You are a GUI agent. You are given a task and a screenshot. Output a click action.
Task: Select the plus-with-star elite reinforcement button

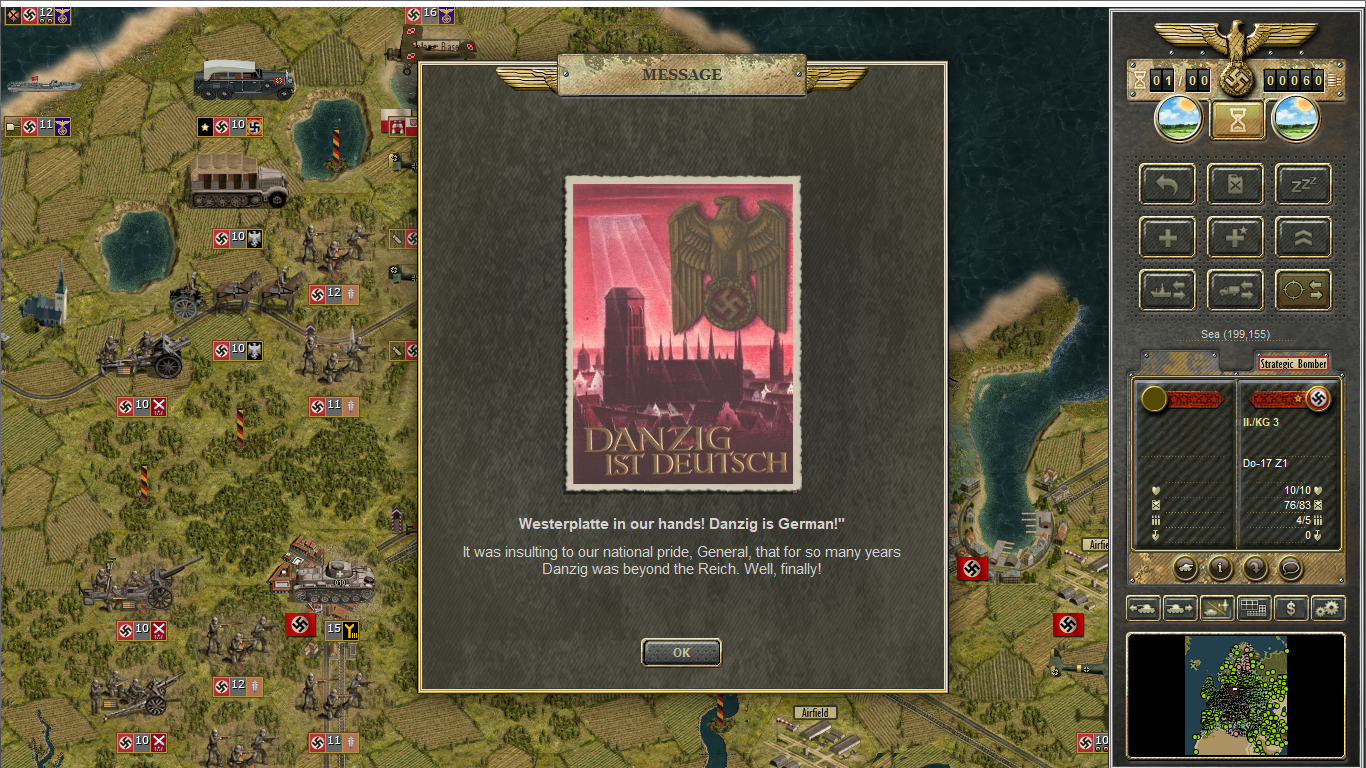(x=1235, y=238)
